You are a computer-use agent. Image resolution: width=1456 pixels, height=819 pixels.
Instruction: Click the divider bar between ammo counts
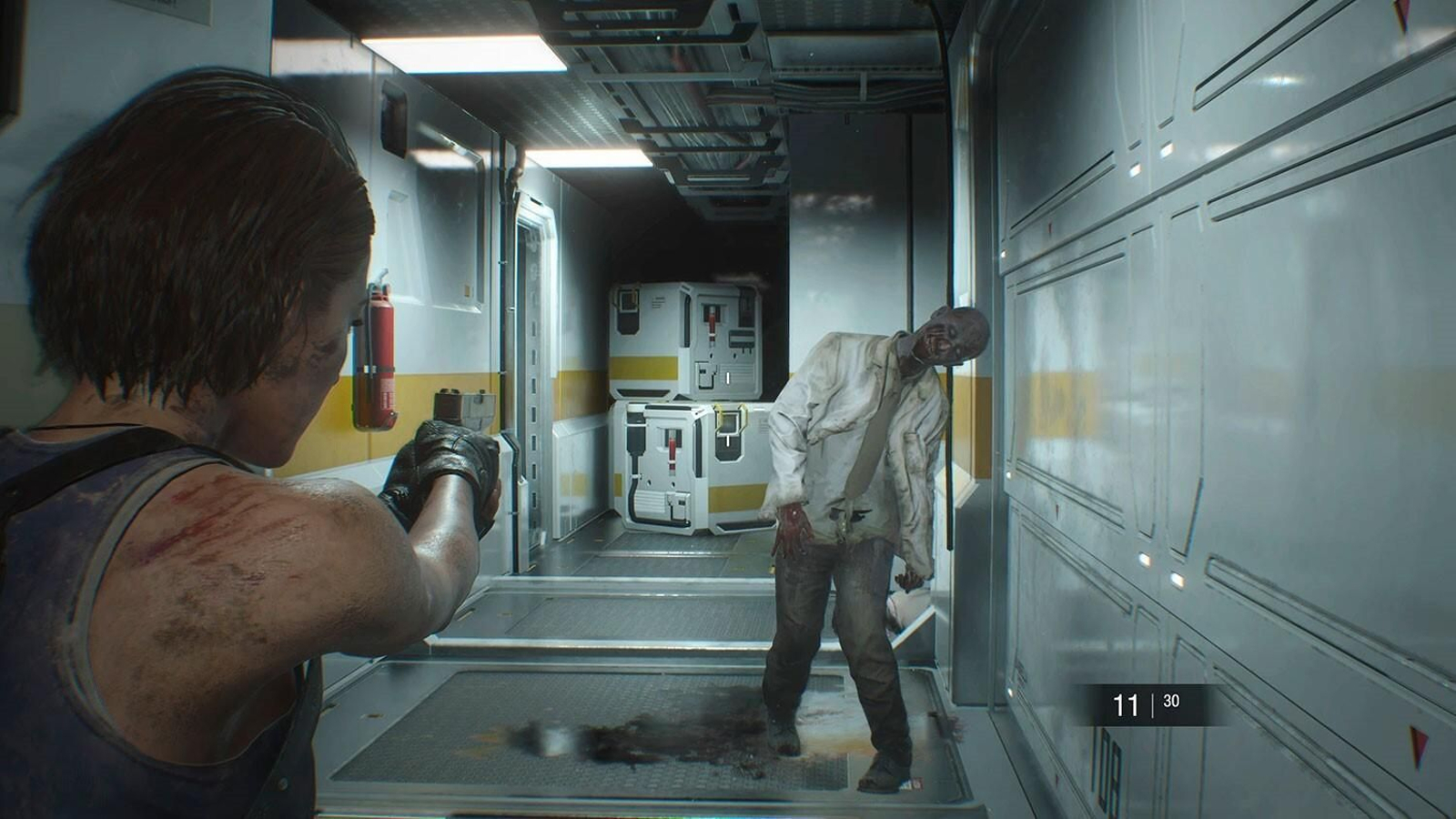tap(1152, 705)
